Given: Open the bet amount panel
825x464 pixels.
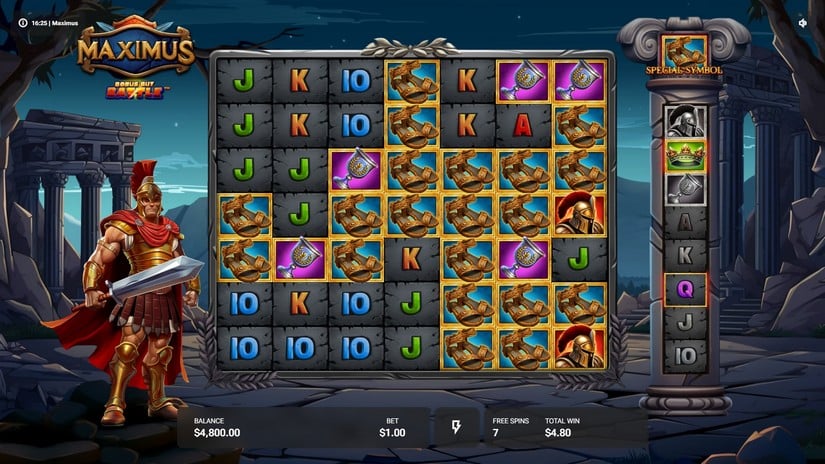Looking at the screenshot, I should pos(391,427).
